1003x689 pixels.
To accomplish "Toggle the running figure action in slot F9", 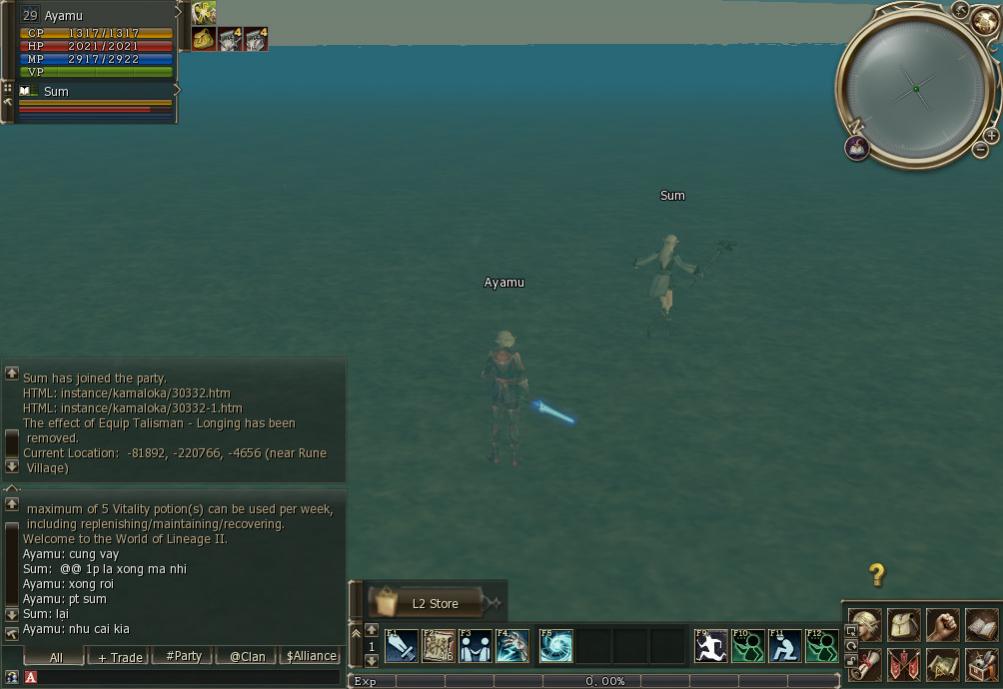I will (x=710, y=646).
